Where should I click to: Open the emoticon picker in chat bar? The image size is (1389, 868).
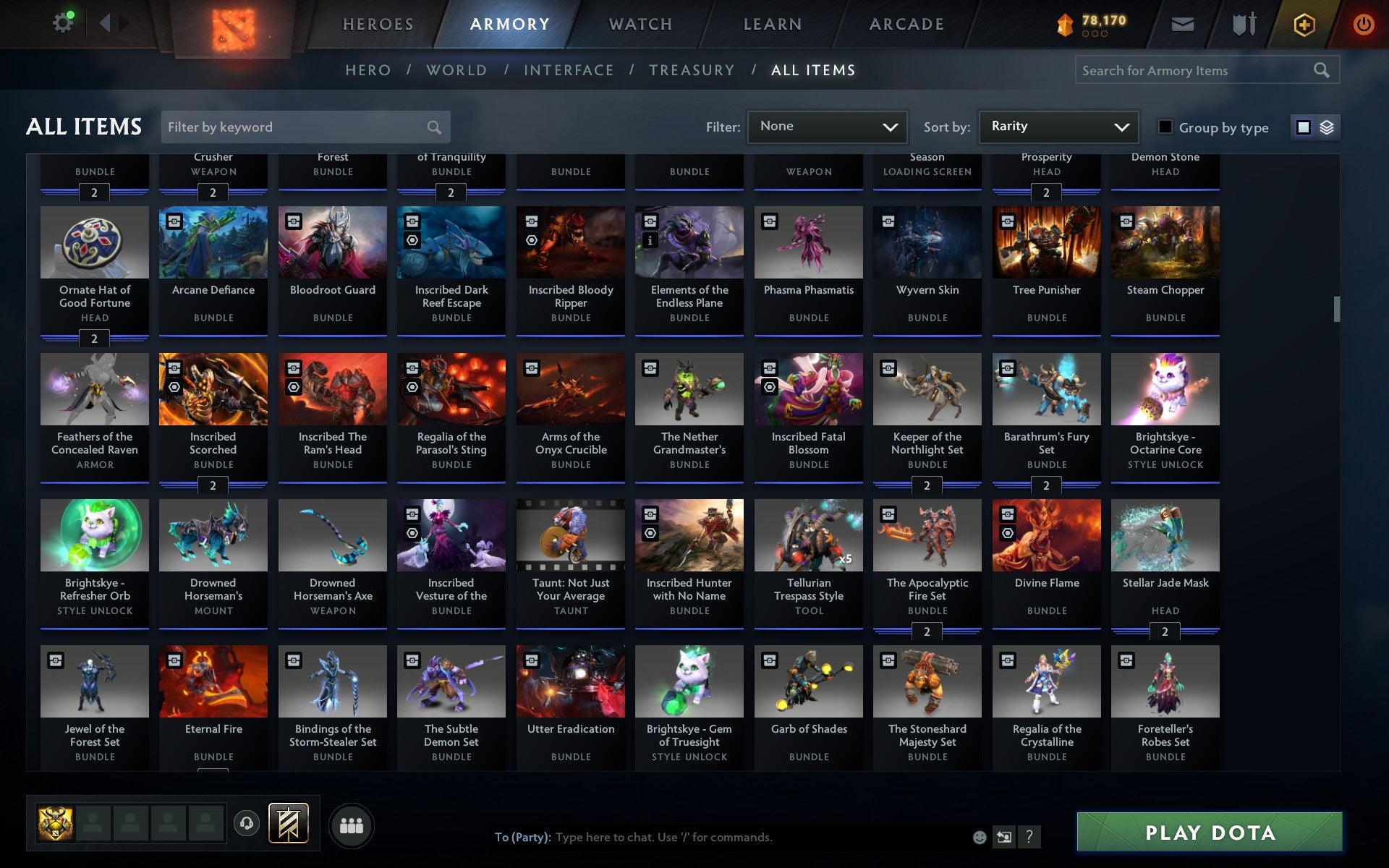pos(978,838)
